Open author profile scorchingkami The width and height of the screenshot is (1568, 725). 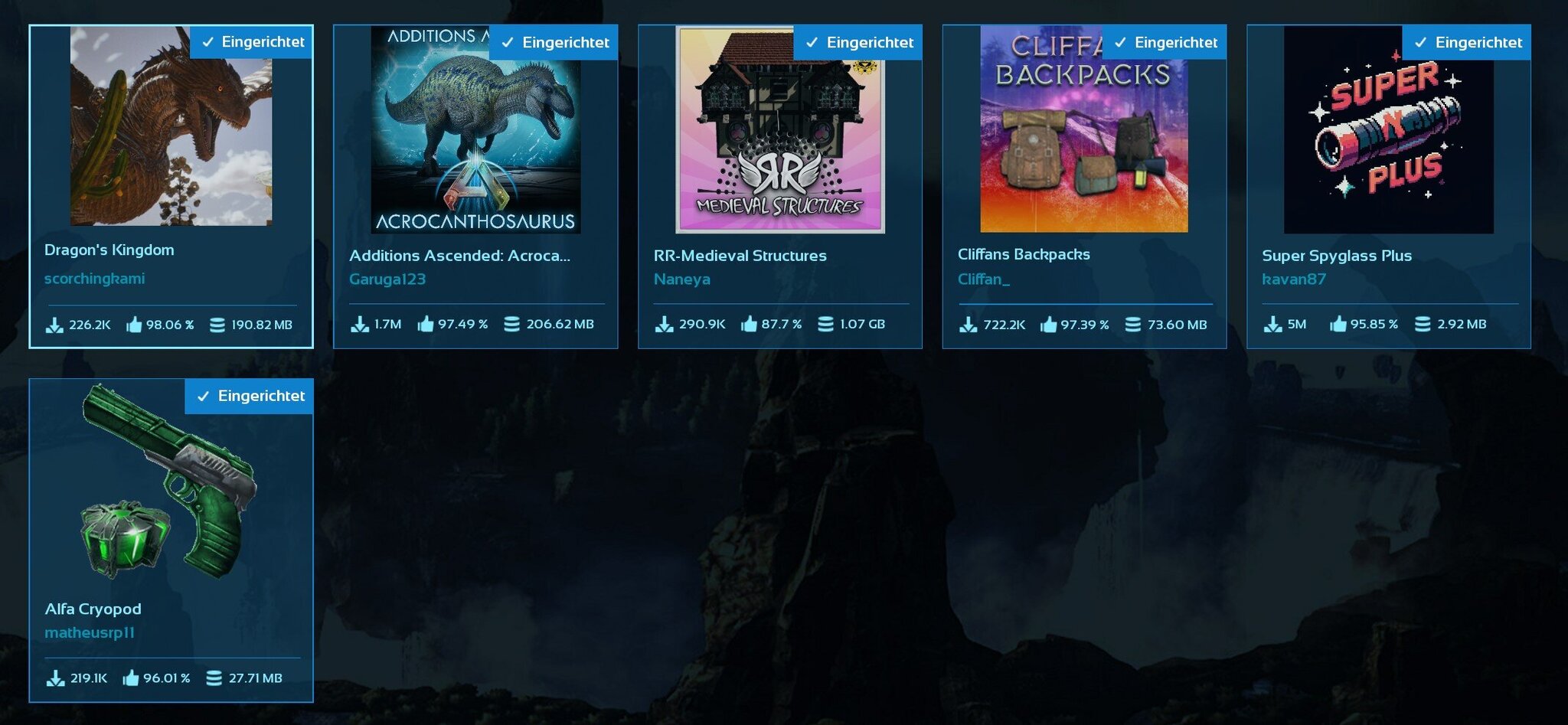coord(93,278)
